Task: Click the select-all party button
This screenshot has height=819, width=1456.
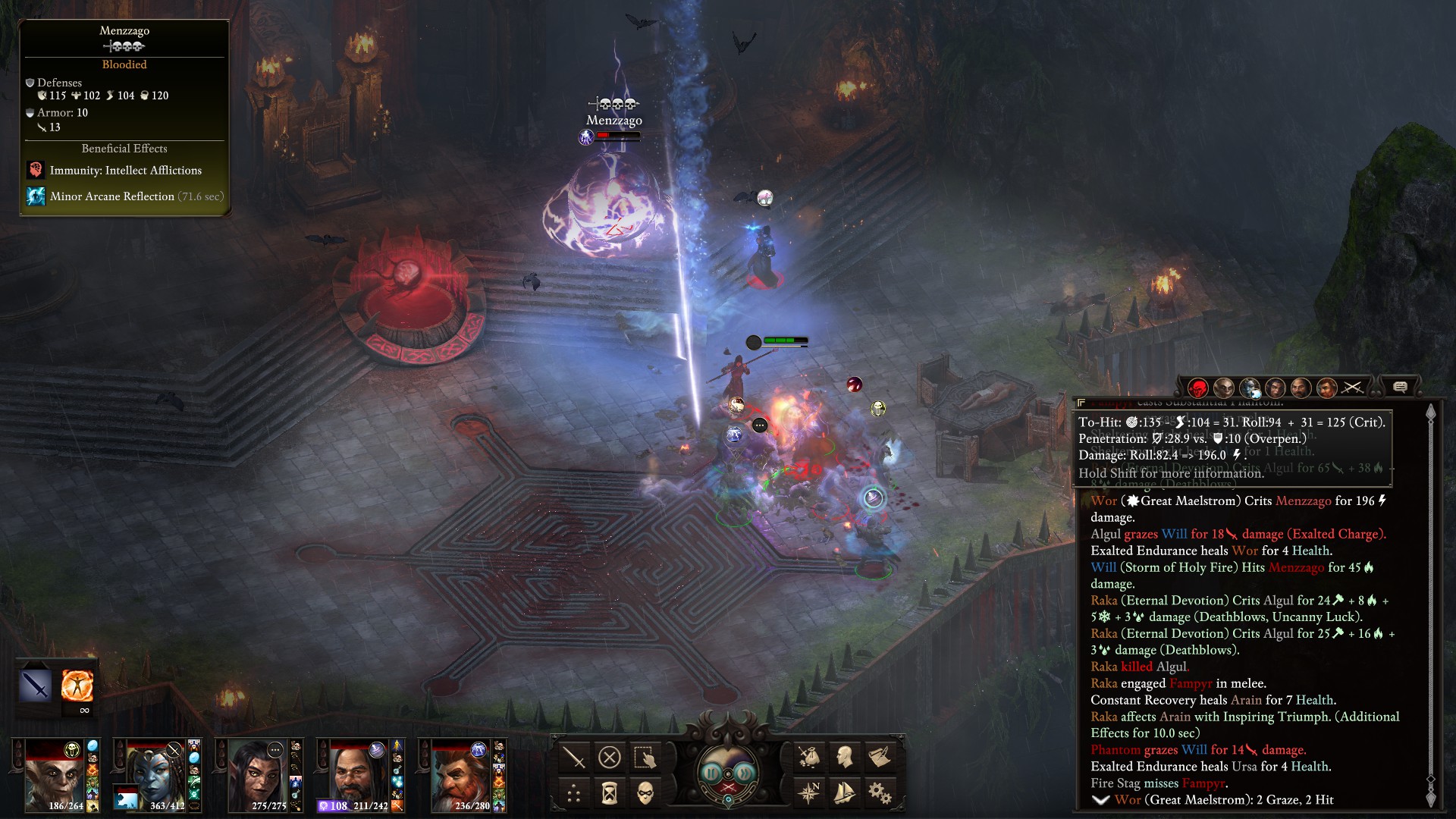Action: (645, 757)
